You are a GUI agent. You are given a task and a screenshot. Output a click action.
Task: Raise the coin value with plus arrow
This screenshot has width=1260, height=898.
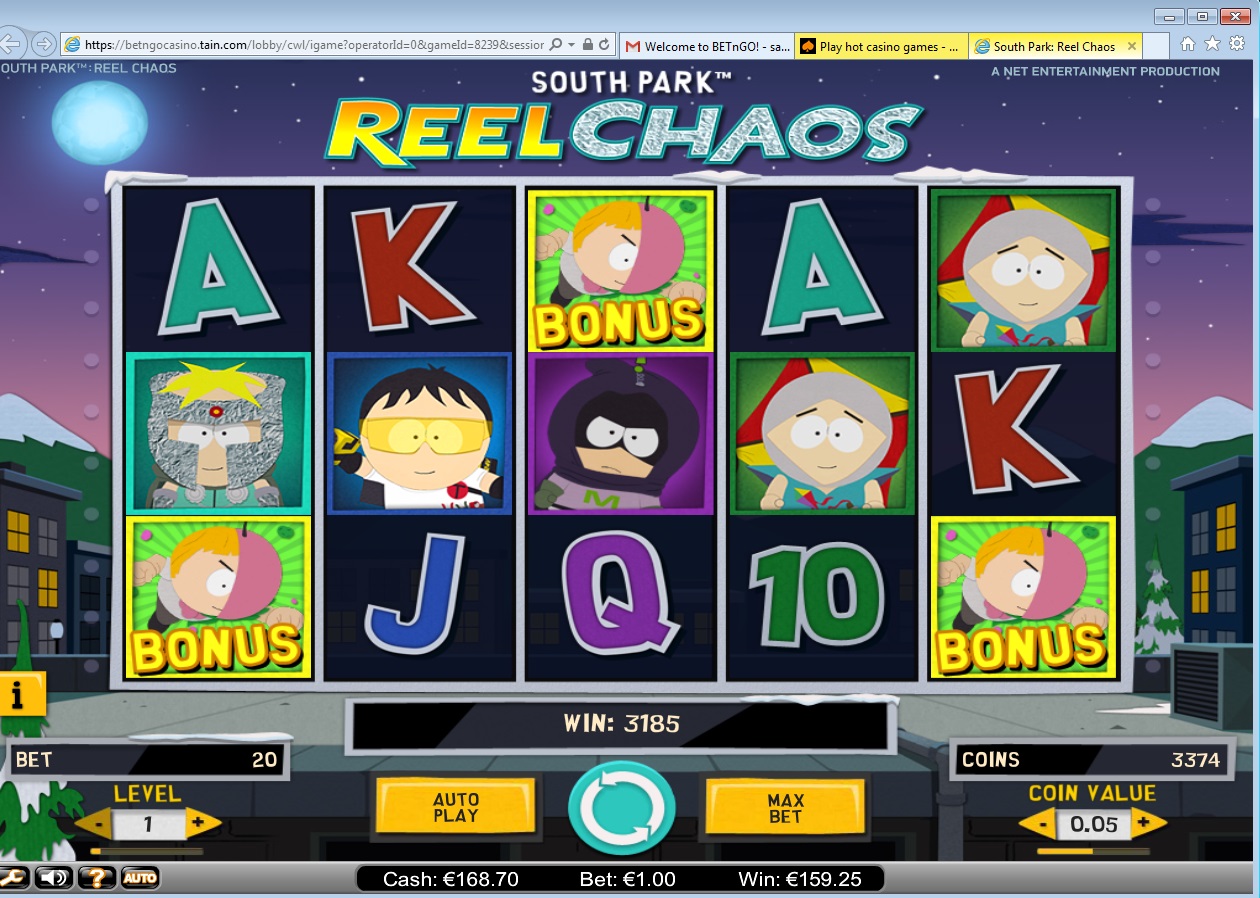click(1148, 824)
